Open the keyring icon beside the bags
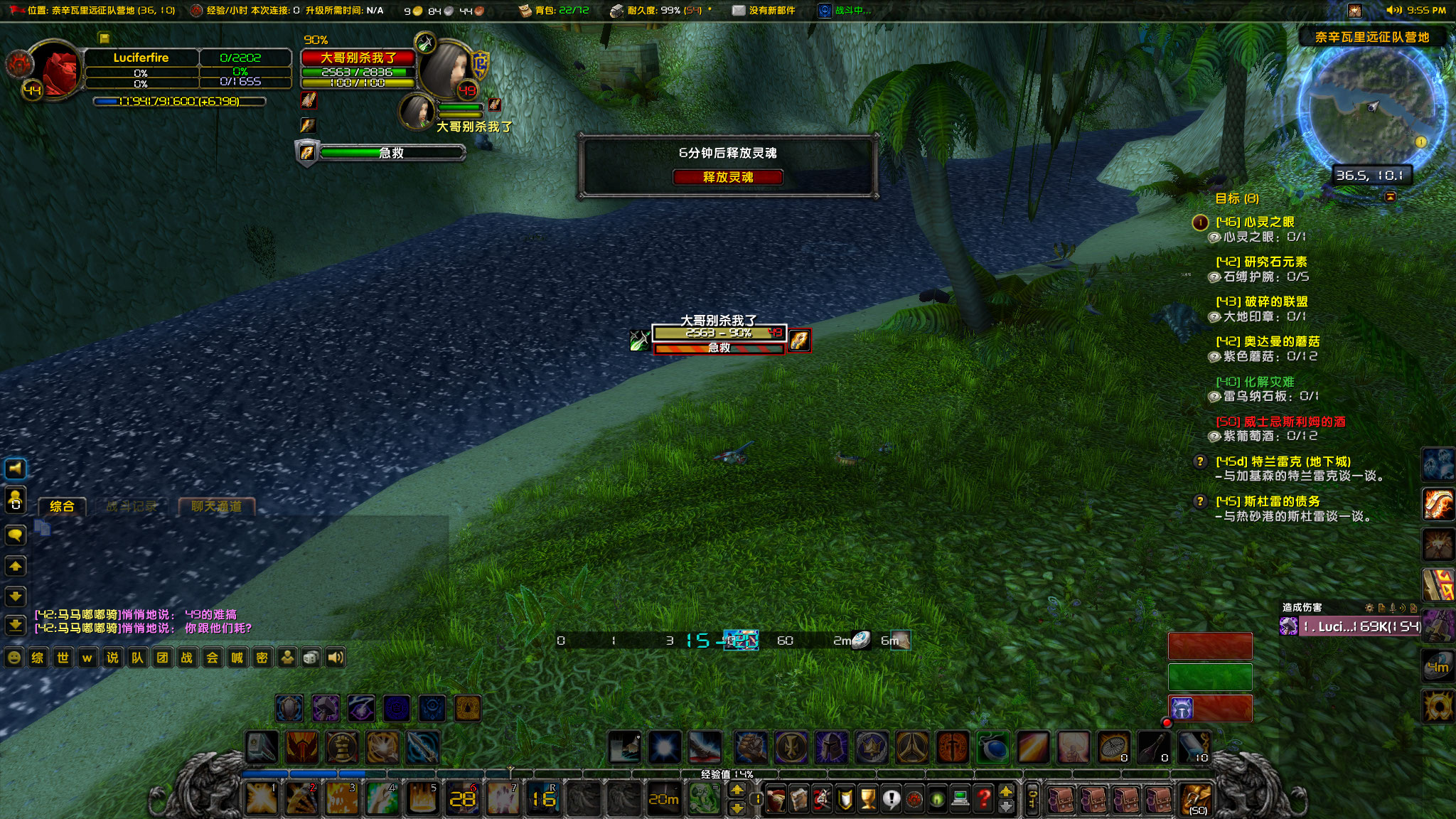 [x=1032, y=798]
